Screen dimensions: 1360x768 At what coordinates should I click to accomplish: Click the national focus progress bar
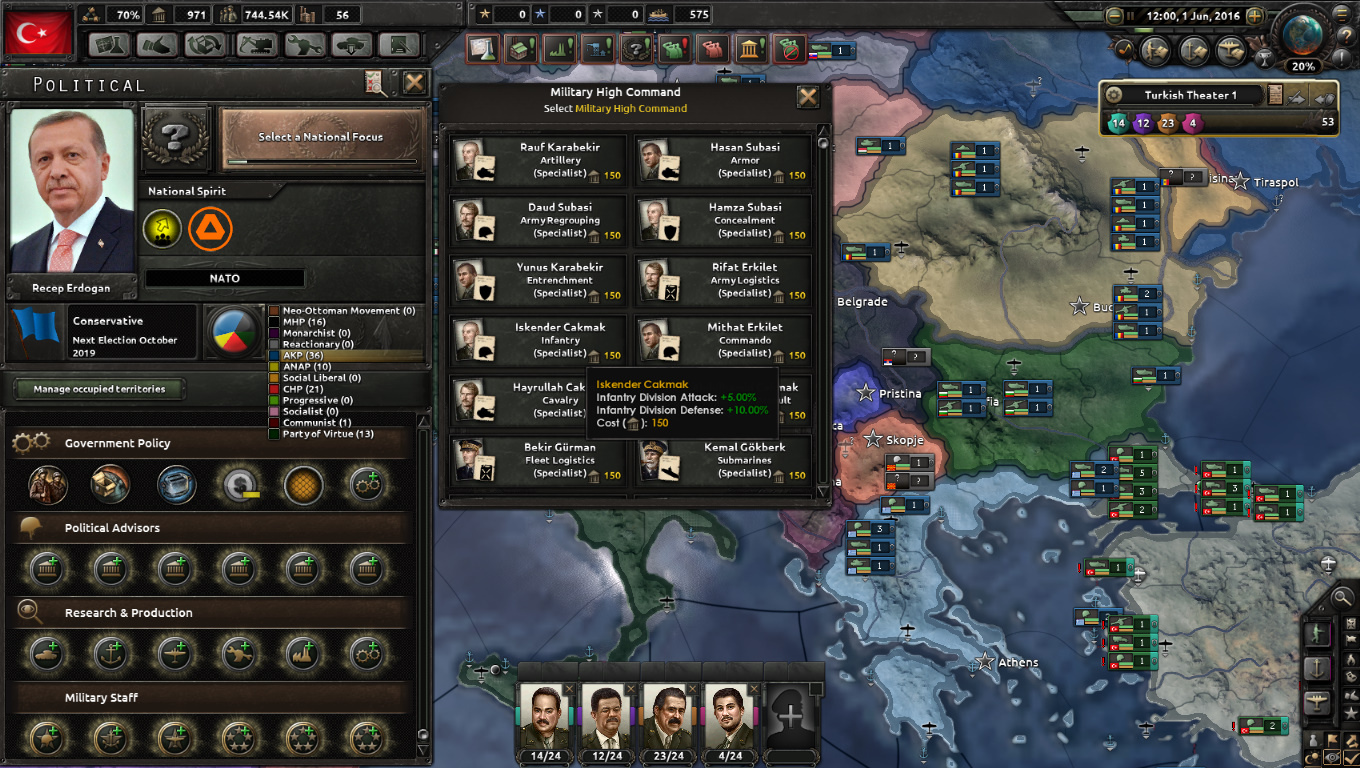click(320, 160)
